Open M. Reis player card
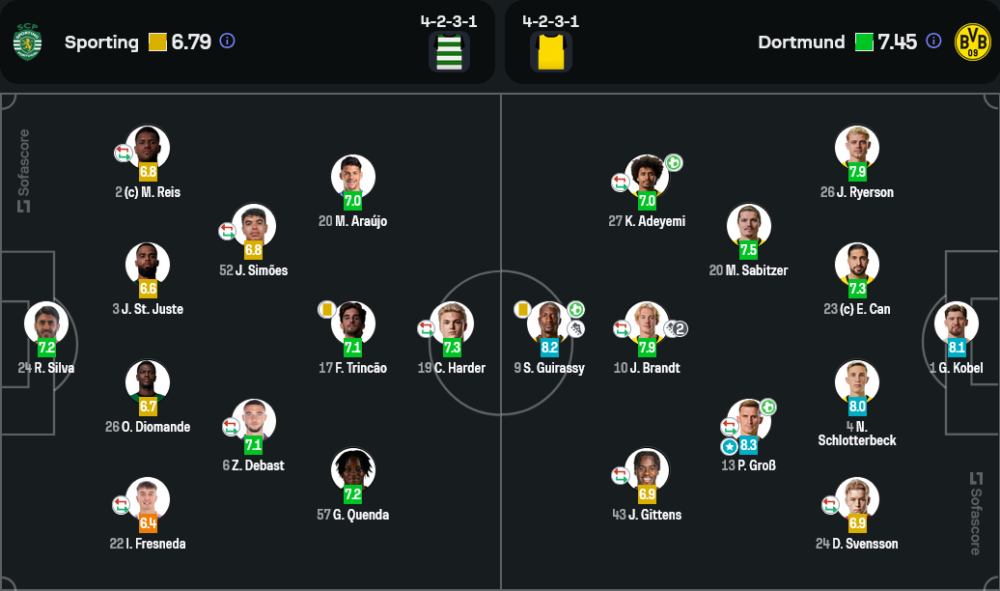Screen dimensions: 1000x591 148,148
